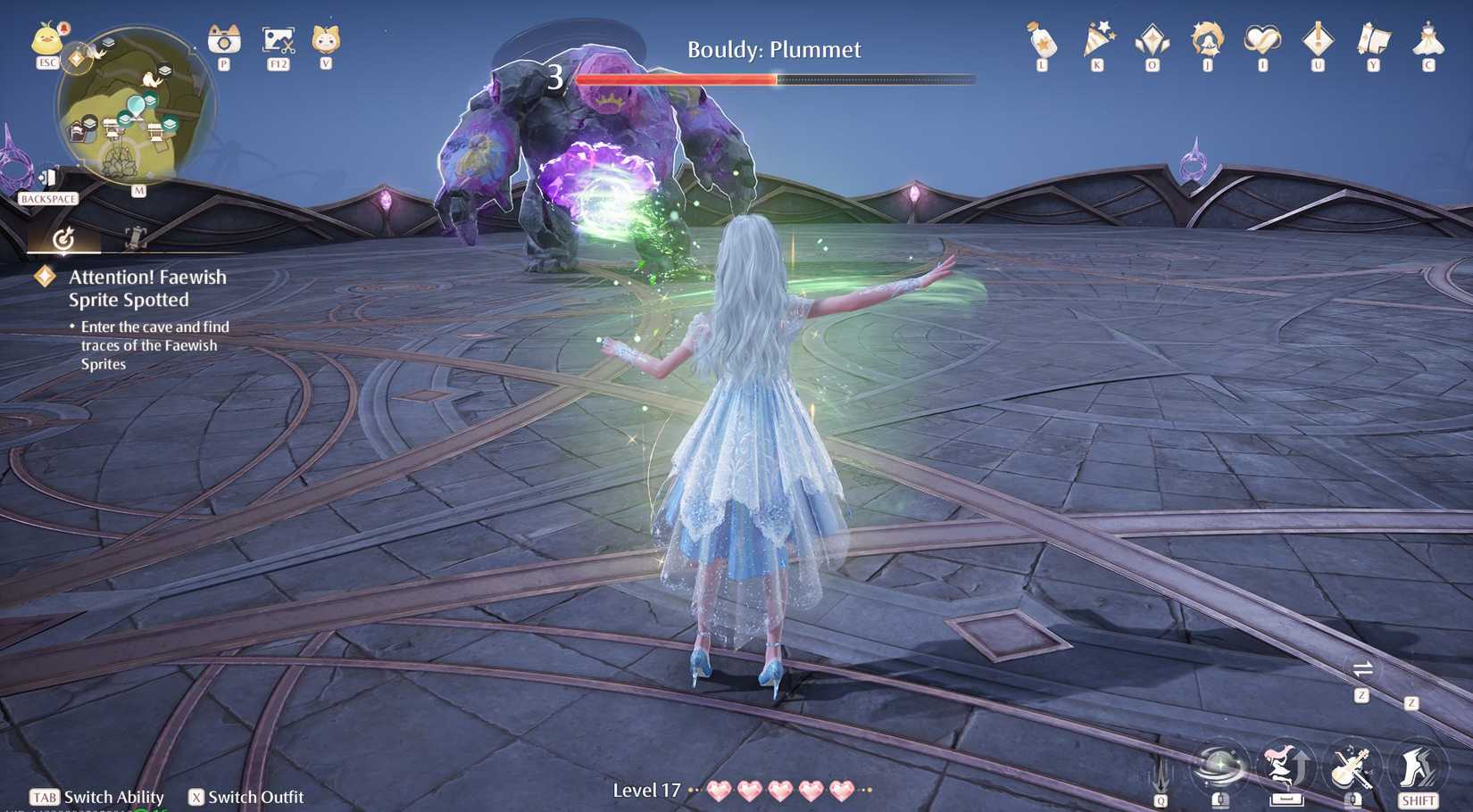This screenshot has height=812, width=1473.
Task: Click the heart relationship icon
Action: [x=1262, y=40]
